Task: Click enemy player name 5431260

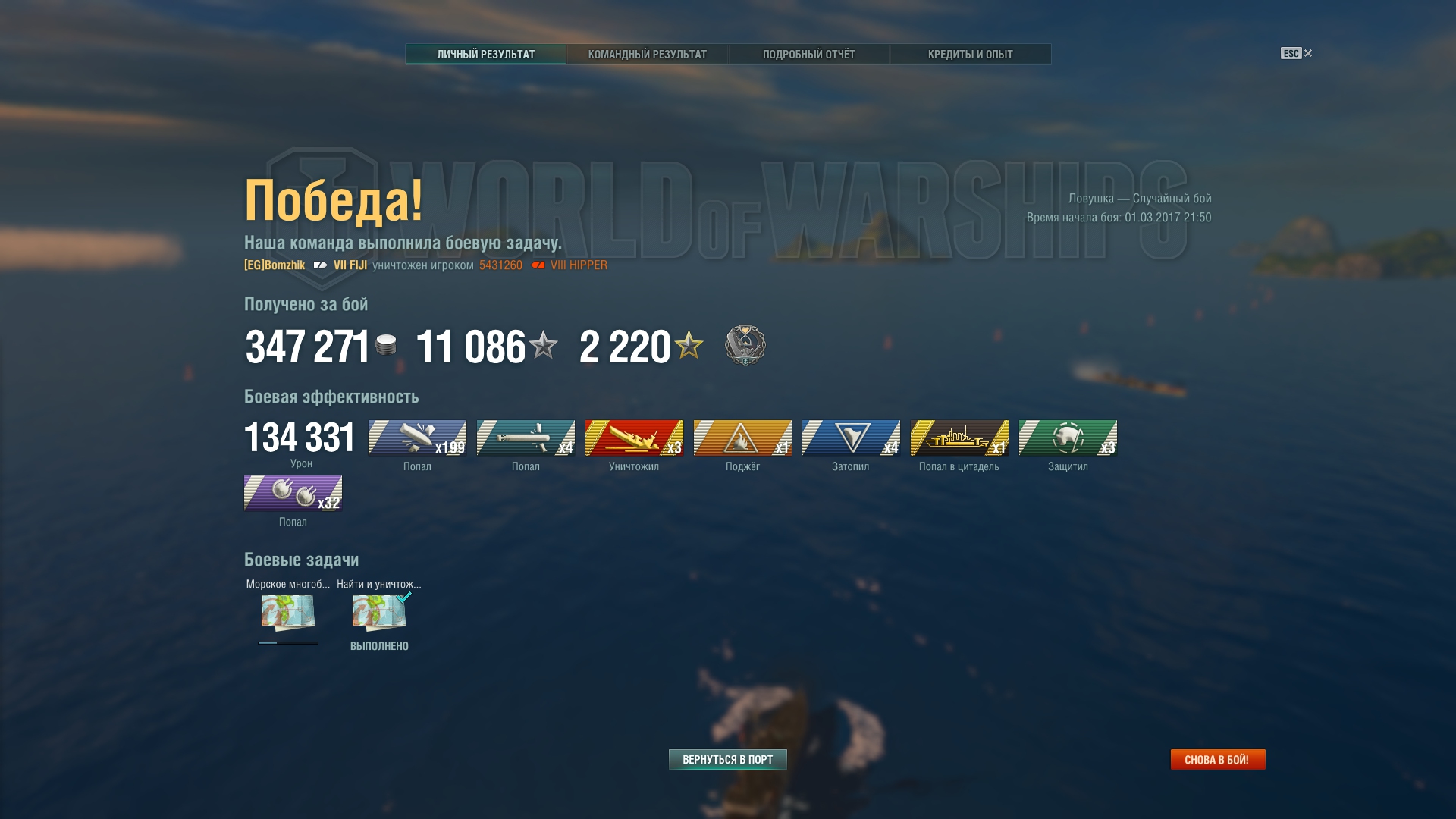Action: click(x=500, y=265)
